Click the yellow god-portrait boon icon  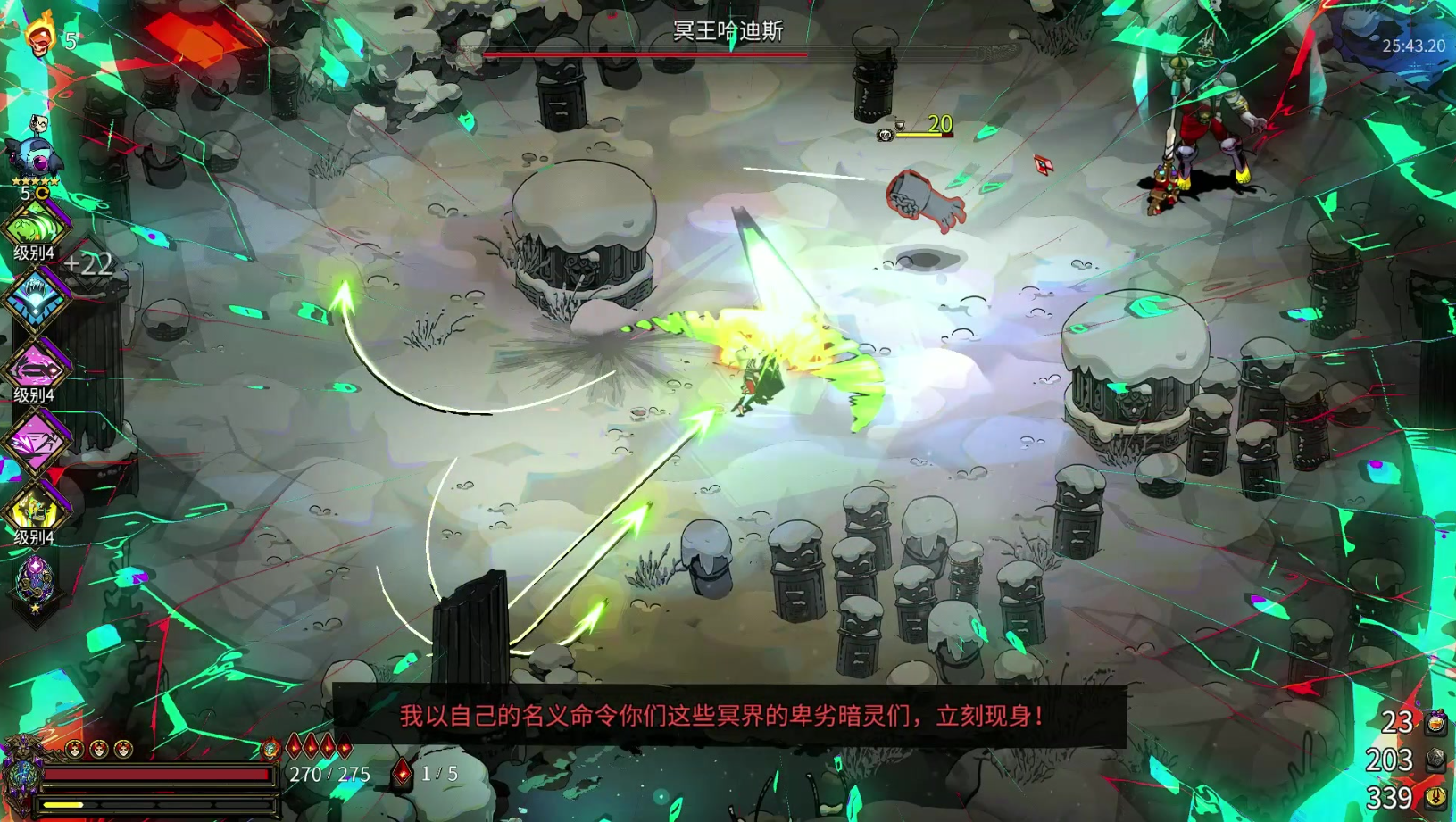pos(36,511)
